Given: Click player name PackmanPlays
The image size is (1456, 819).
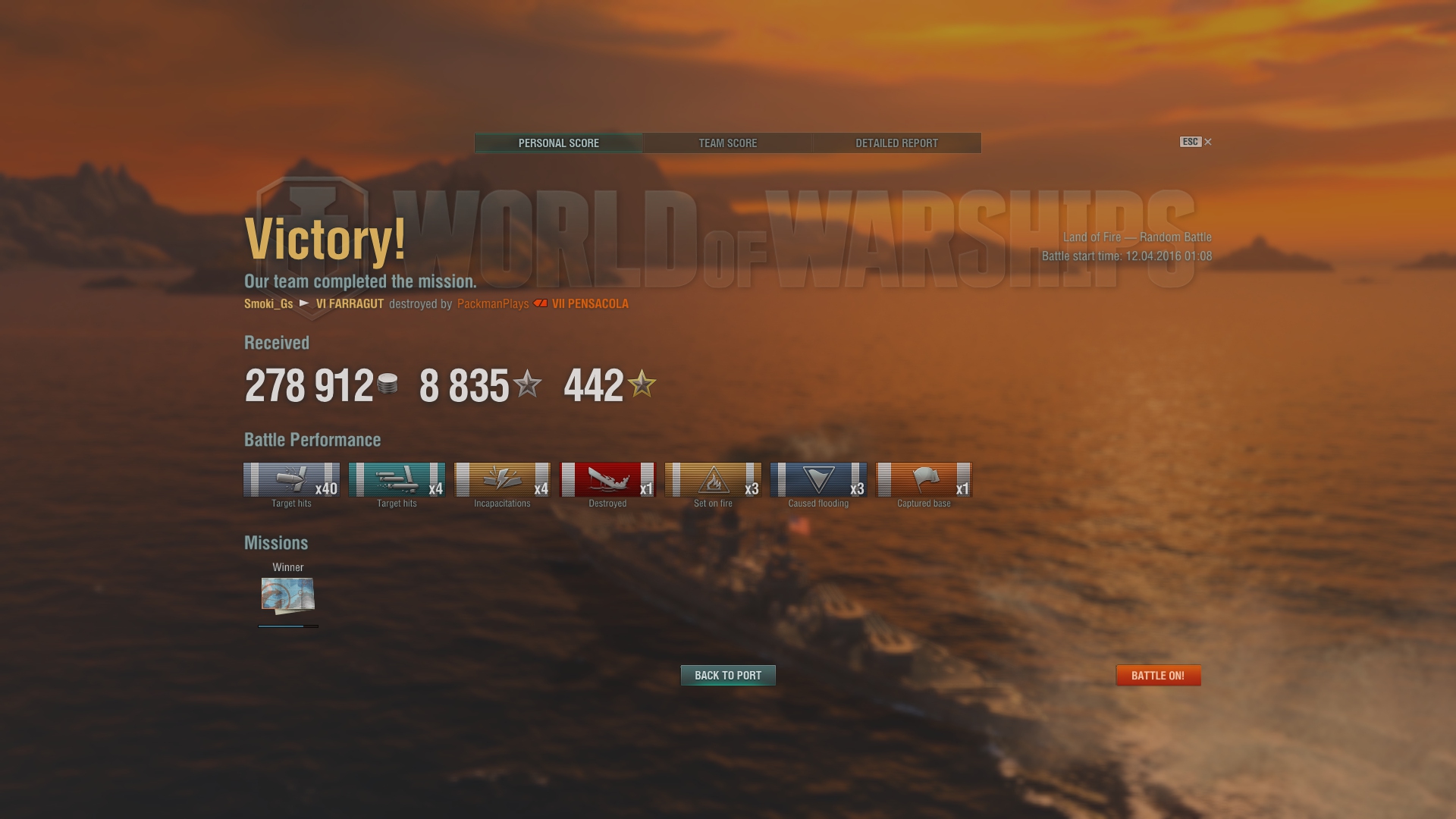Looking at the screenshot, I should click(493, 304).
